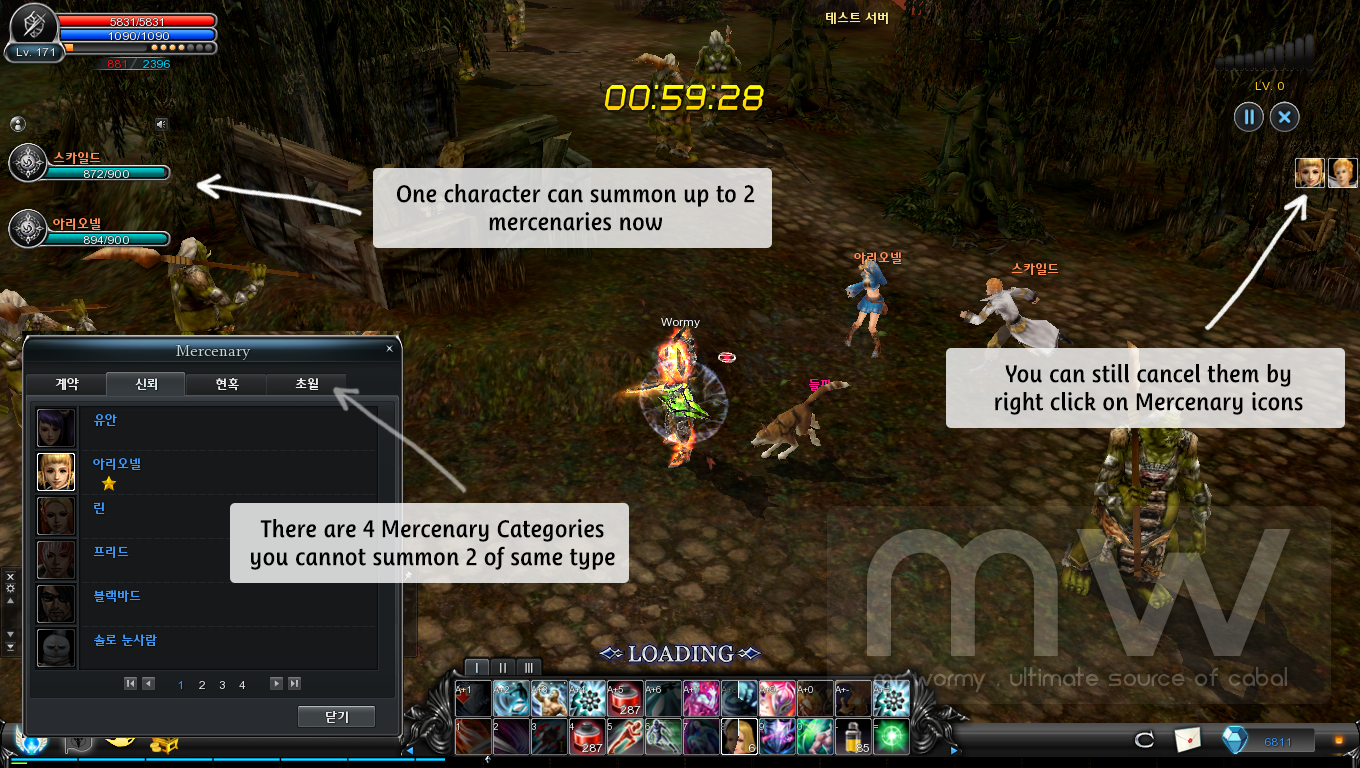This screenshot has width=1360, height=768.
Task: Open the gold treasure chest icon
Action: coord(164,743)
